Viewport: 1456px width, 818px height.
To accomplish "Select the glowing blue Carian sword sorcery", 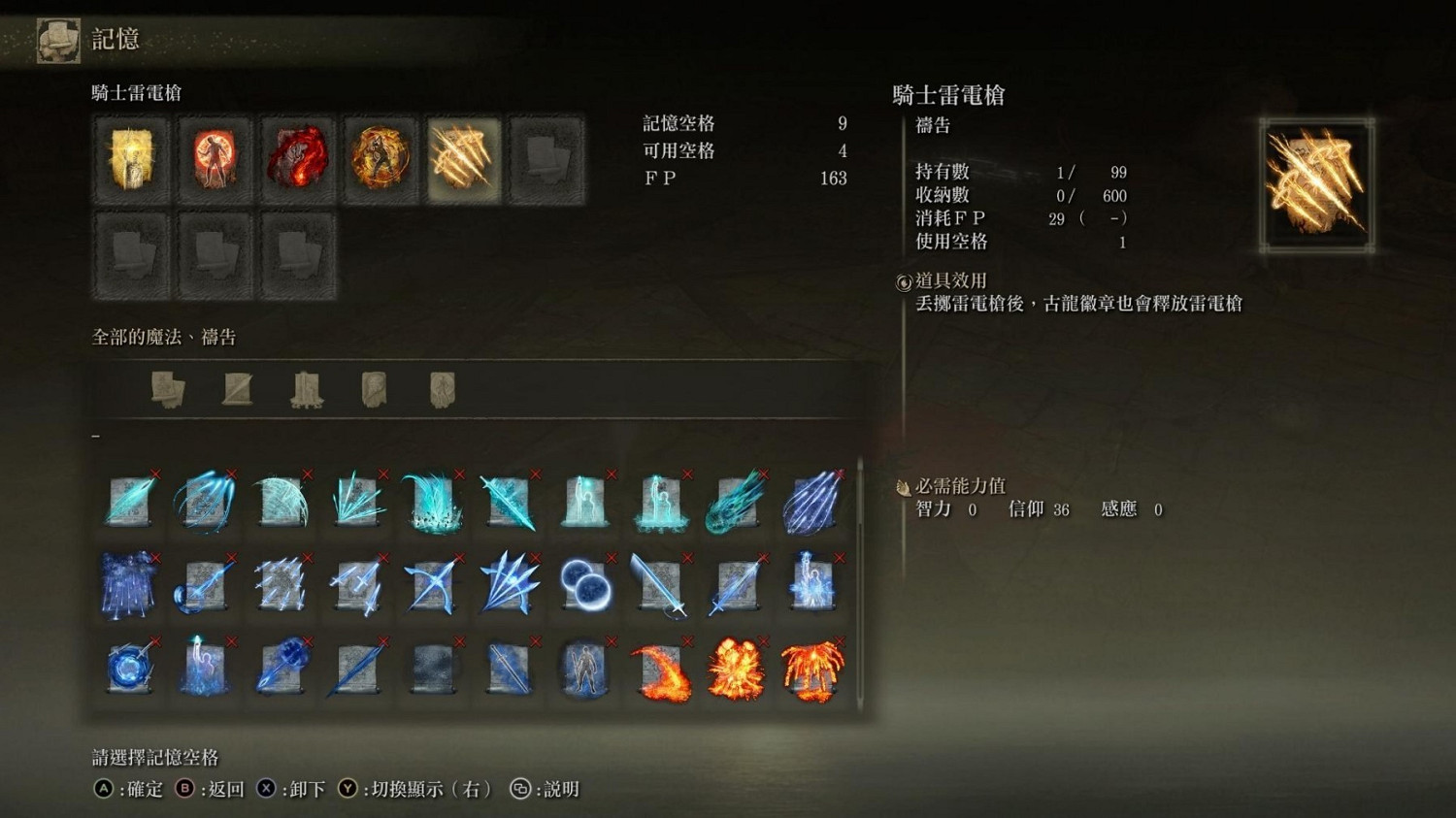I will click(662, 583).
